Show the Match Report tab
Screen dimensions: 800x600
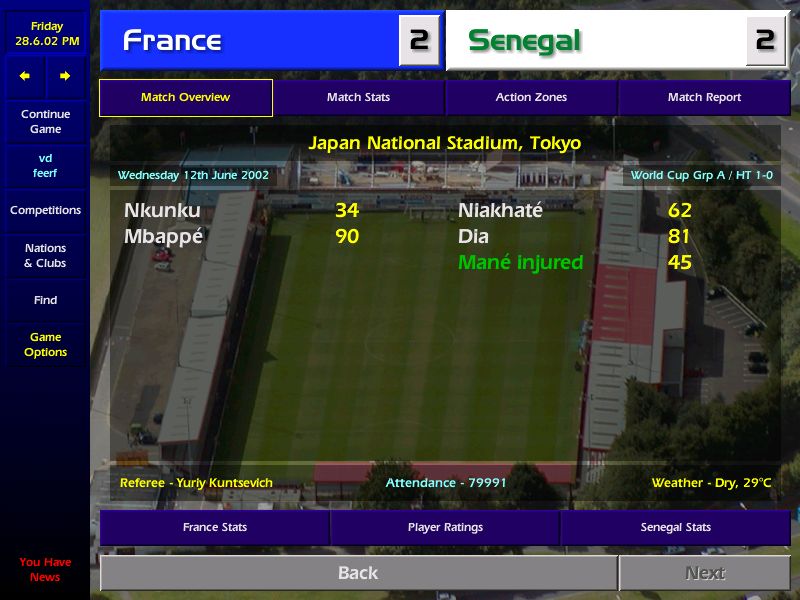click(704, 98)
